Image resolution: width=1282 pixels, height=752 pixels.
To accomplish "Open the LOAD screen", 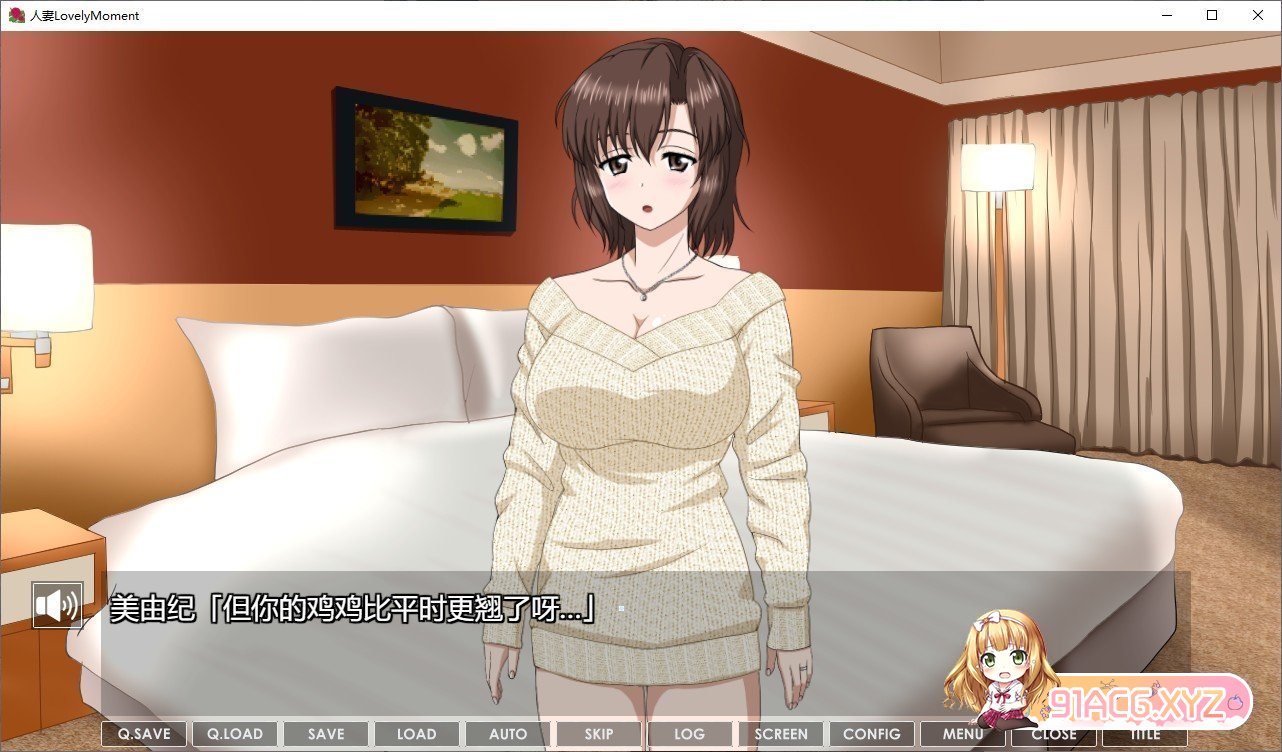I will 416,734.
